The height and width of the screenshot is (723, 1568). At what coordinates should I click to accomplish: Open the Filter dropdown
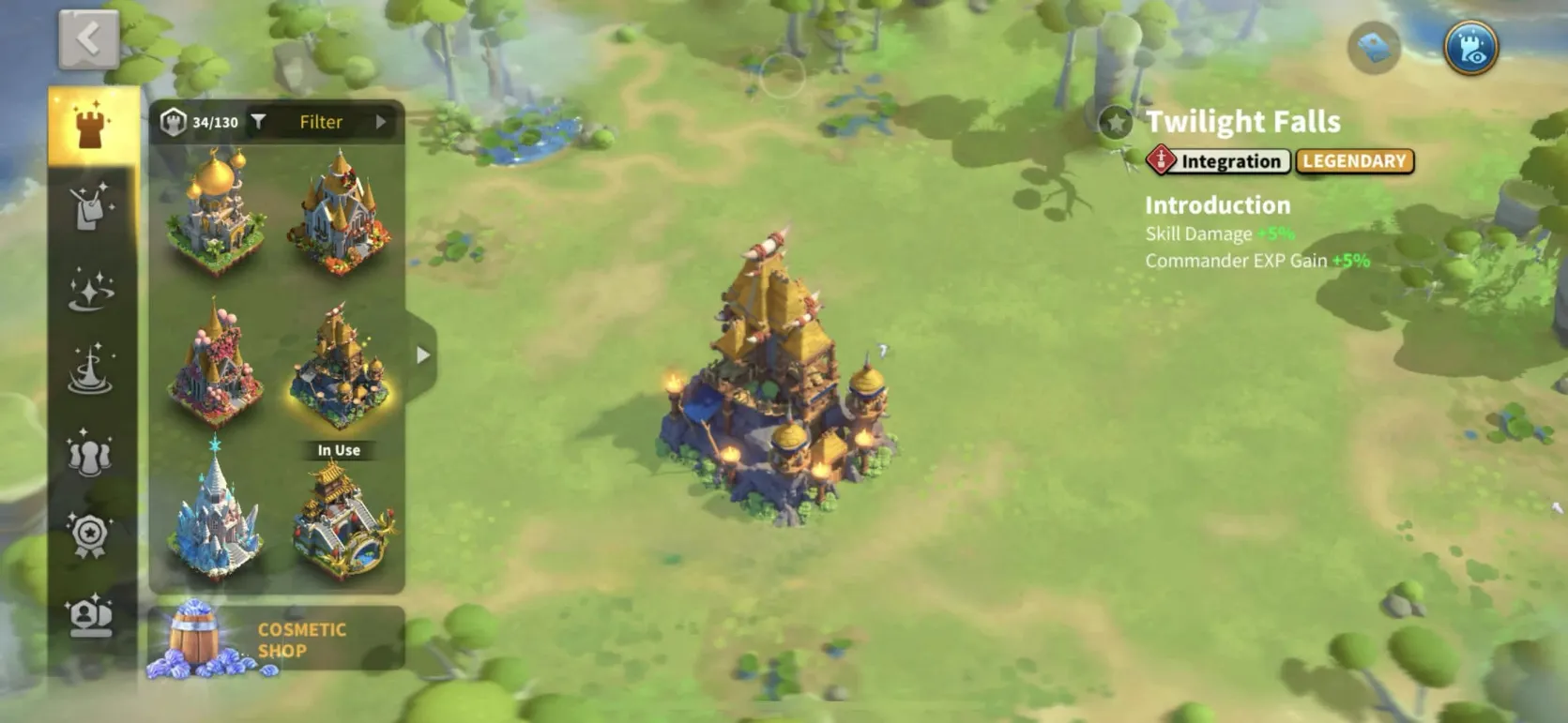click(321, 122)
